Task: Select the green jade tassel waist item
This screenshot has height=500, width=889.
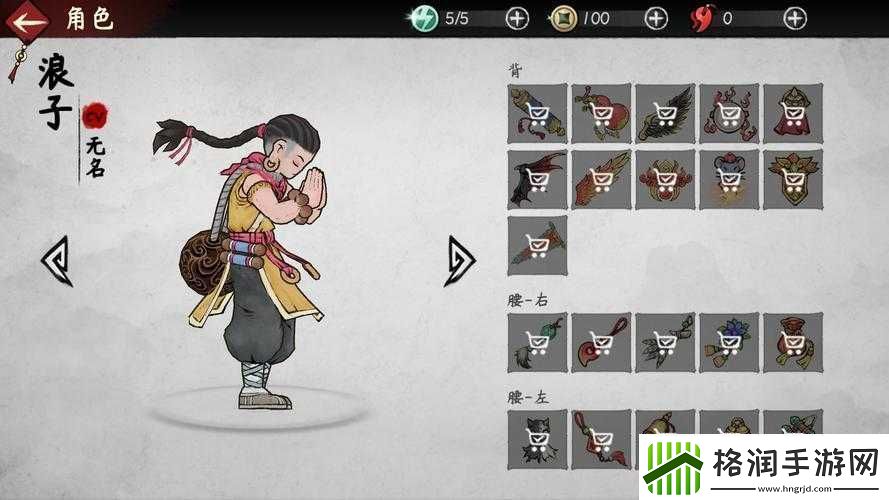Action: pos(537,343)
